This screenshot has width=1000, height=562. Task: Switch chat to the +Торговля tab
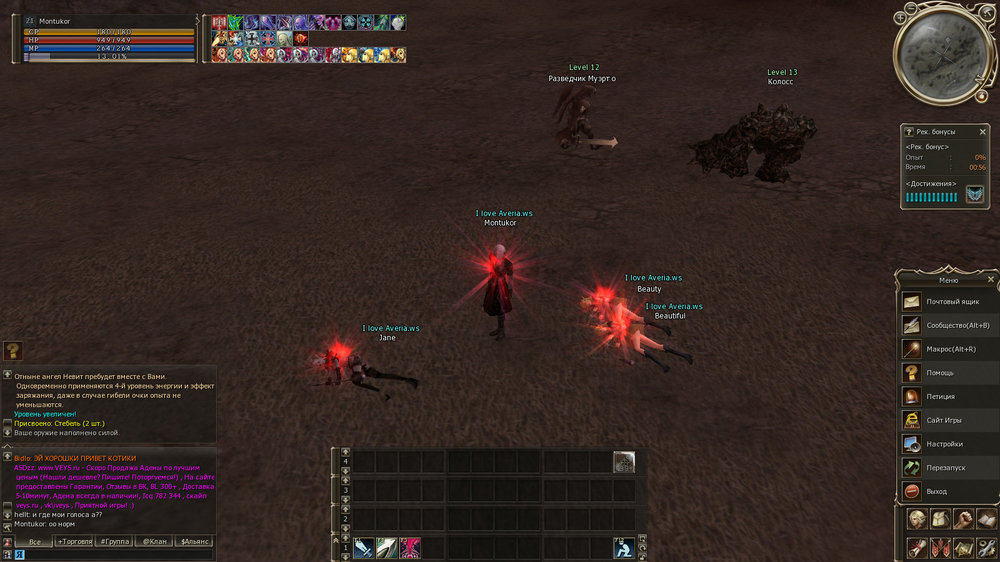pos(74,542)
